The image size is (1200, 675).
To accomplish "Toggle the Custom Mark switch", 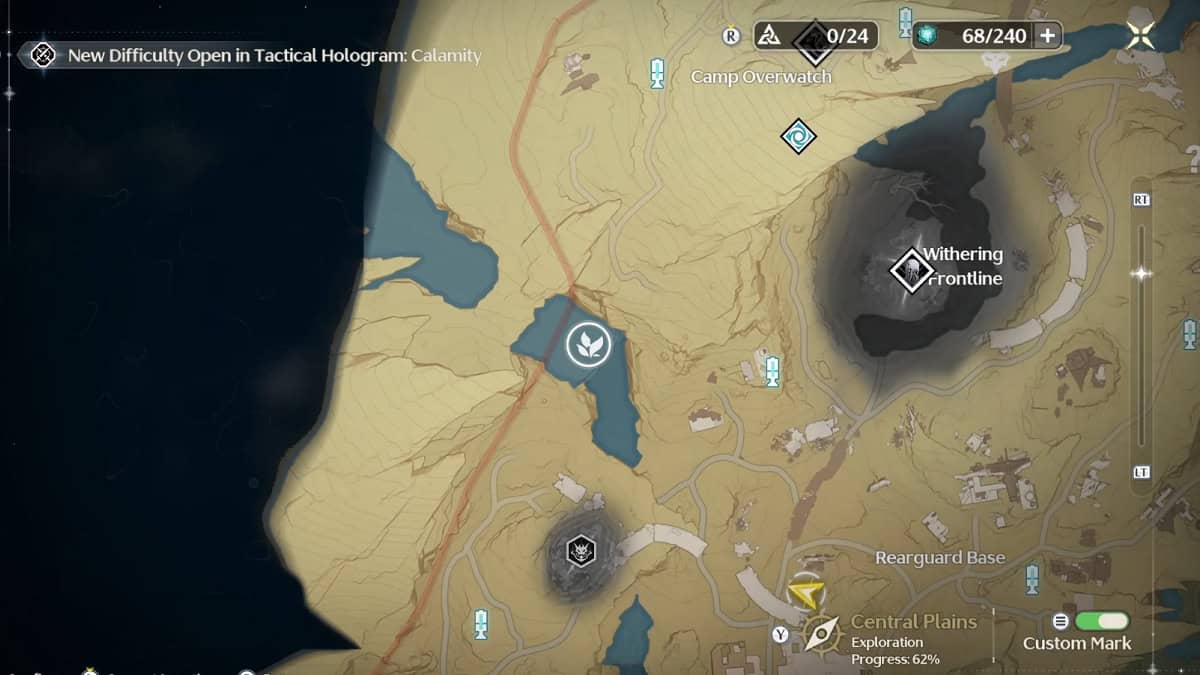I will pos(1100,621).
